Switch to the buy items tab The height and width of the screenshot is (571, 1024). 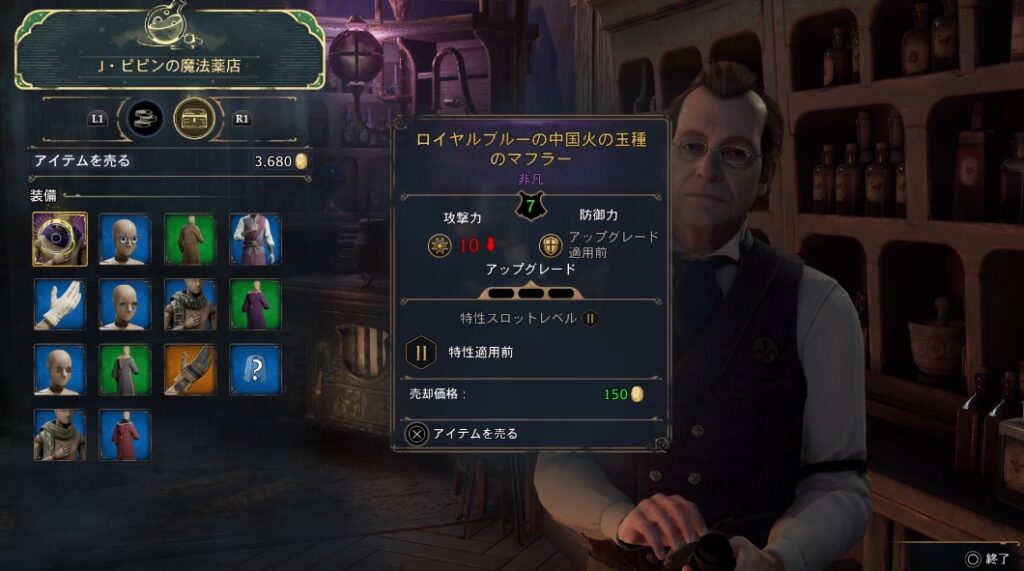(x=140, y=118)
